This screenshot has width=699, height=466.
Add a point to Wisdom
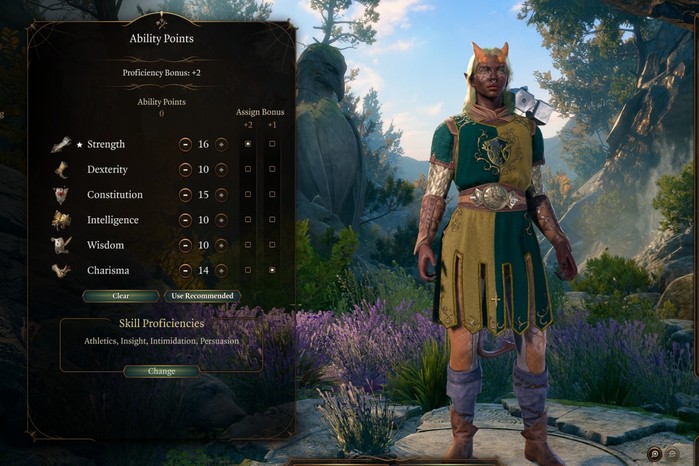tap(221, 245)
